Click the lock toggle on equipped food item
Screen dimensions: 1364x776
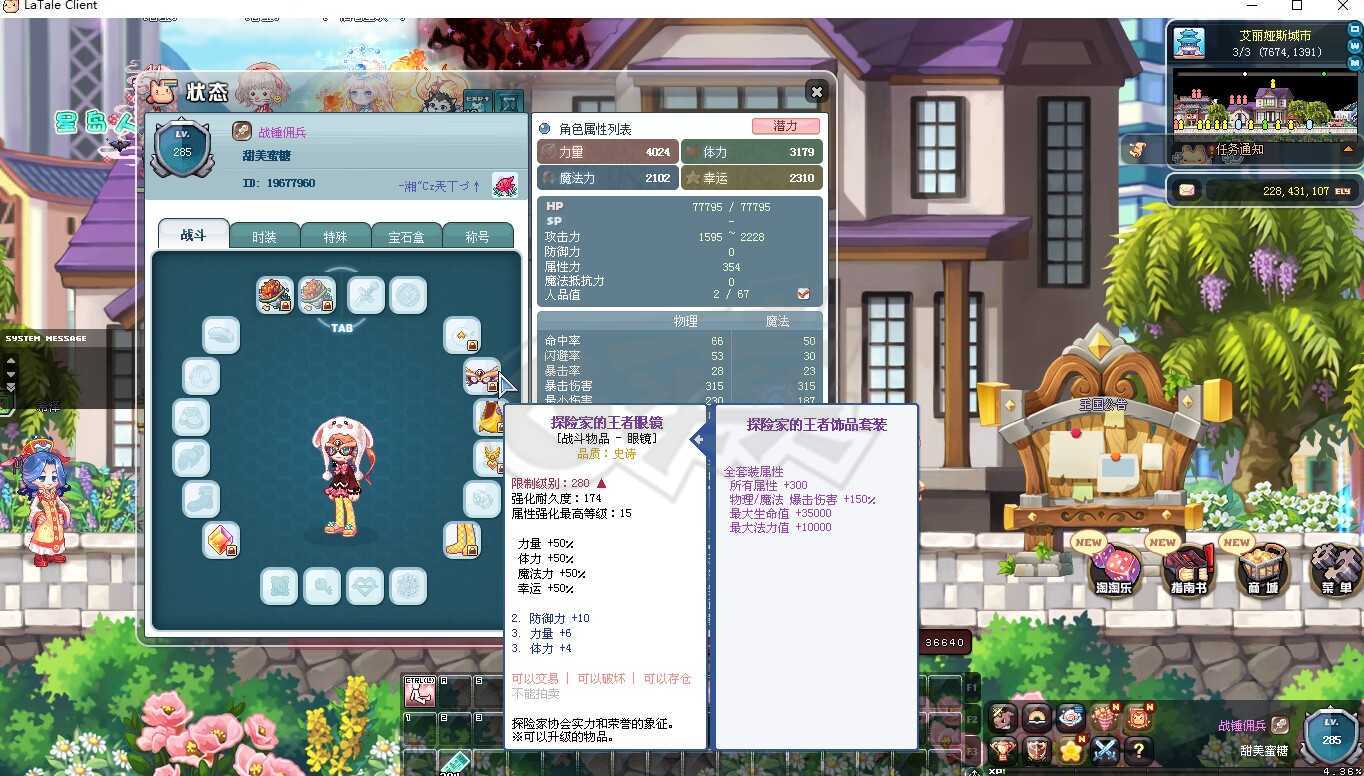pyautogui.click(x=285, y=305)
